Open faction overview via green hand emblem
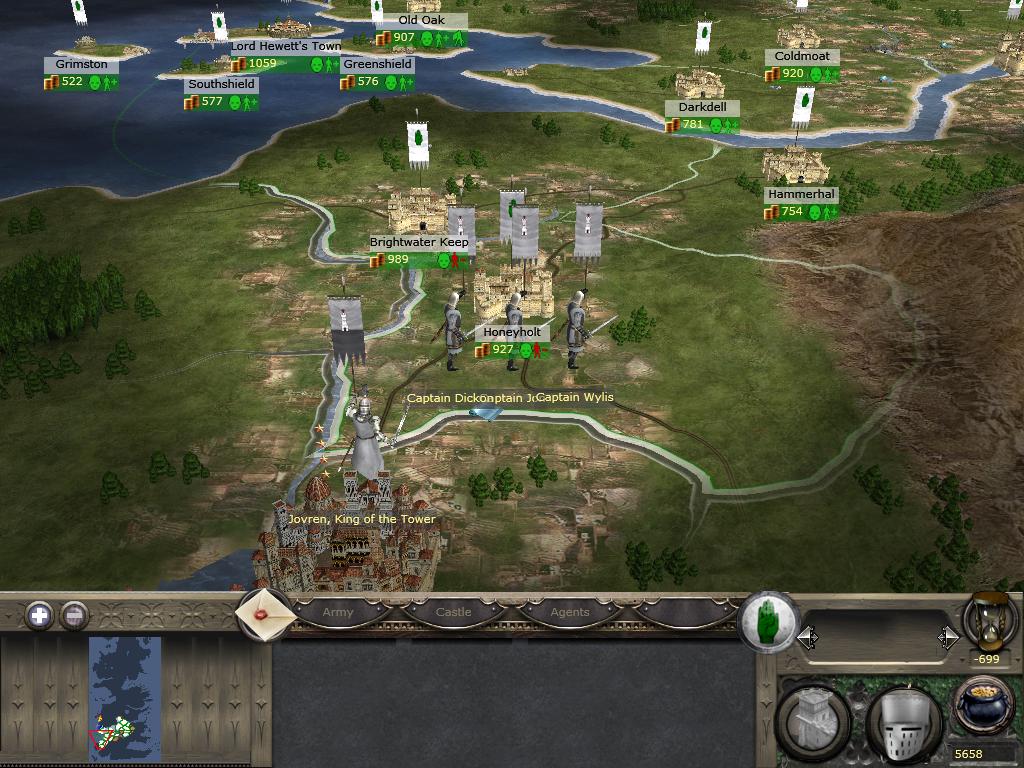 click(770, 621)
